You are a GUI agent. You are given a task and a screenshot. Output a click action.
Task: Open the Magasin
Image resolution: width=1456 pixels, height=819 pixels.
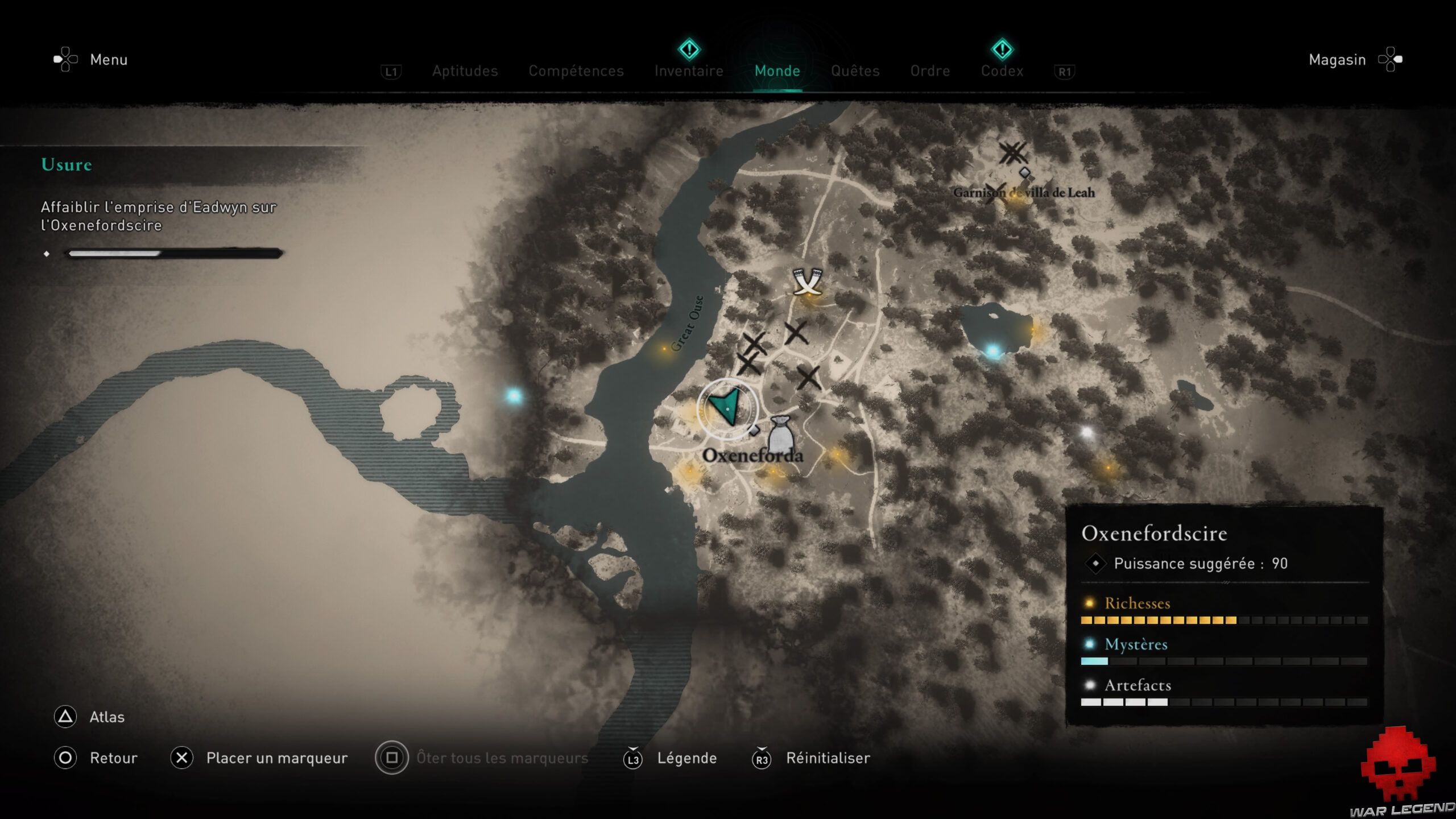tap(1337, 59)
